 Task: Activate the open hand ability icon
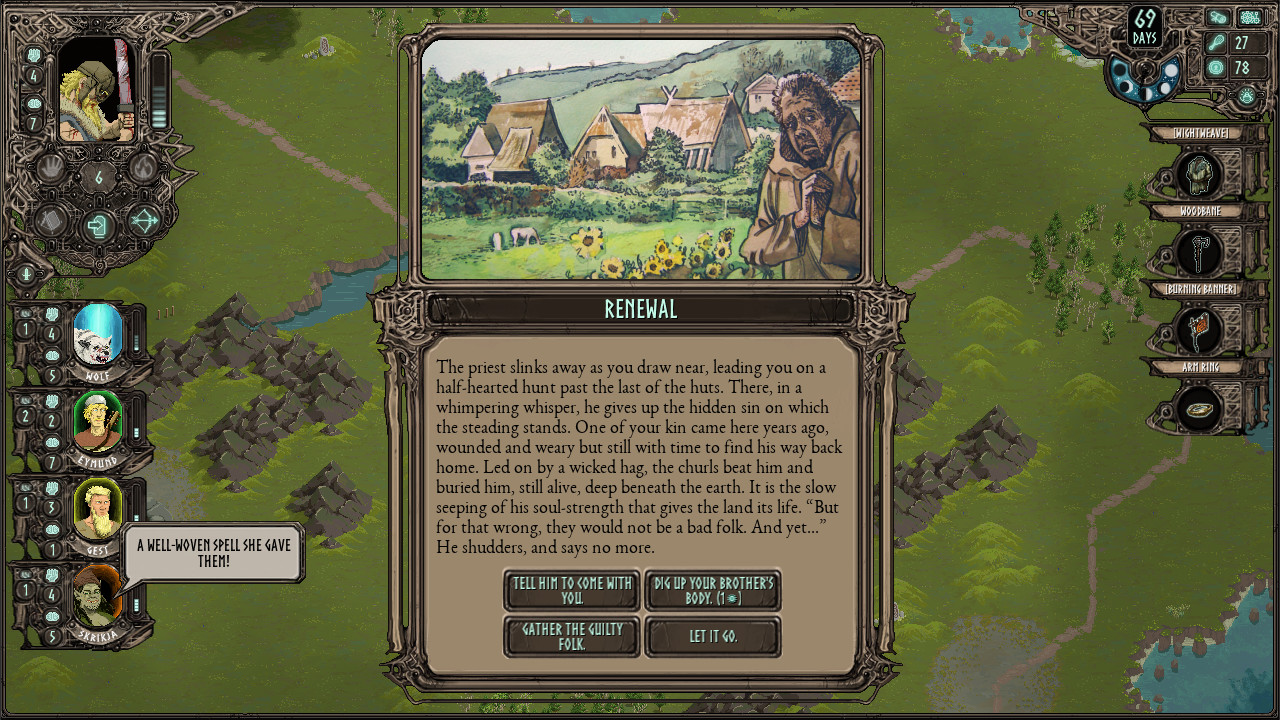click(52, 168)
